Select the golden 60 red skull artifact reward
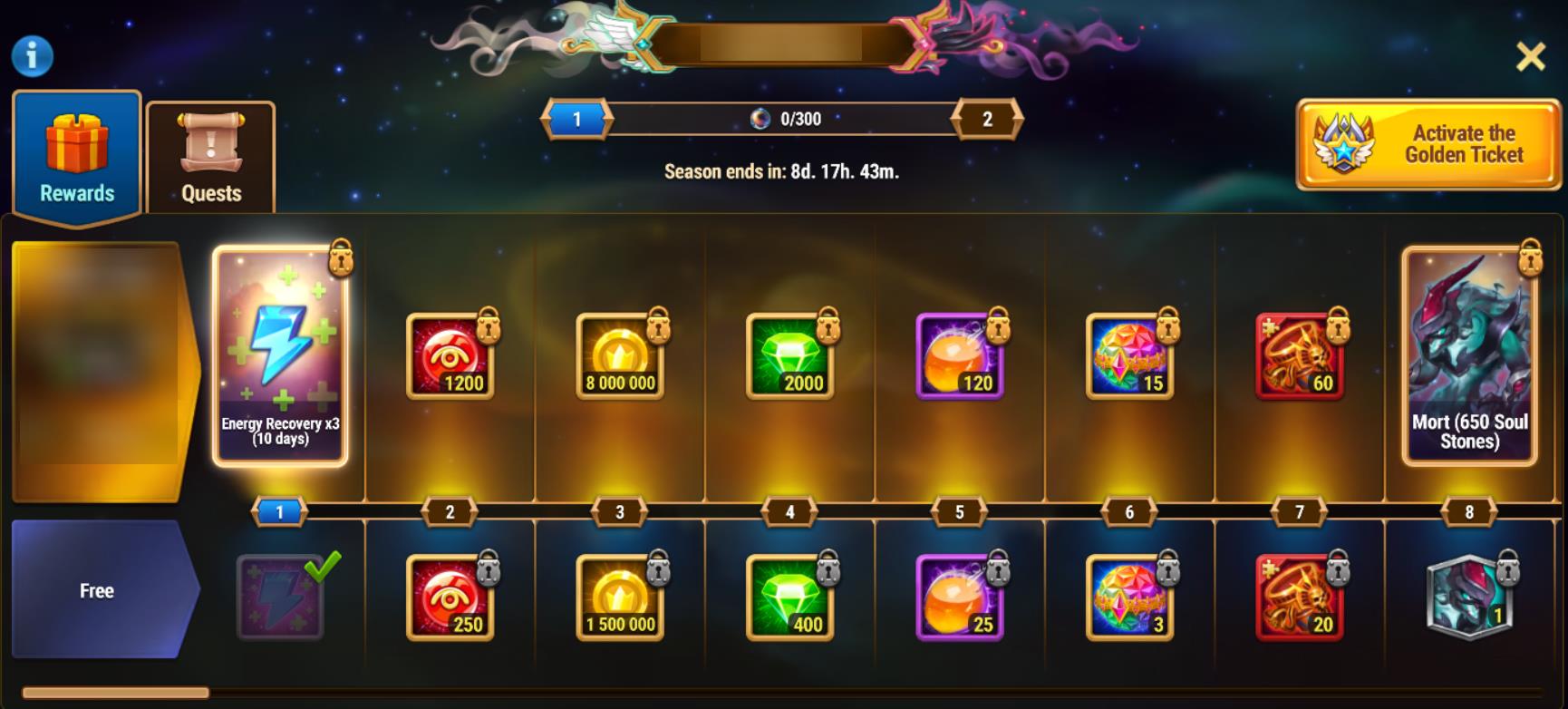The image size is (1568, 709). pyautogui.click(x=1299, y=356)
